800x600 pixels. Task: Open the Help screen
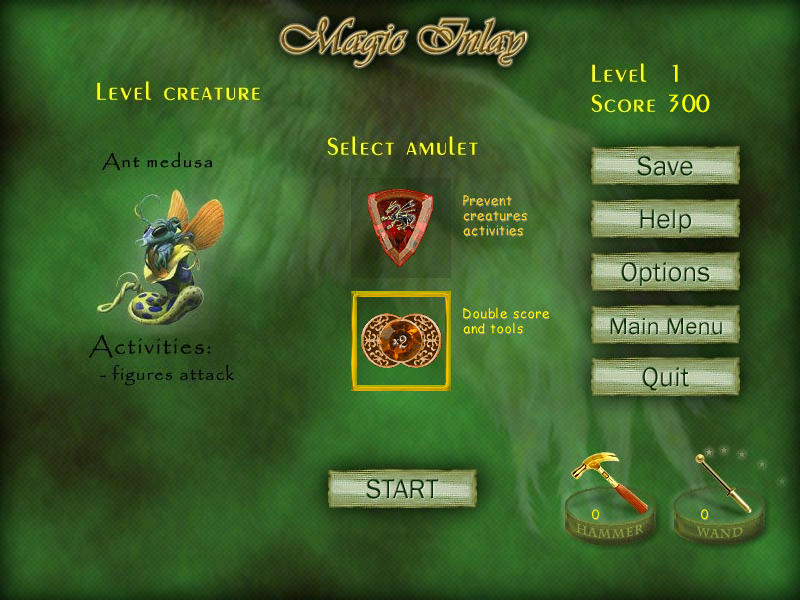coord(665,219)
